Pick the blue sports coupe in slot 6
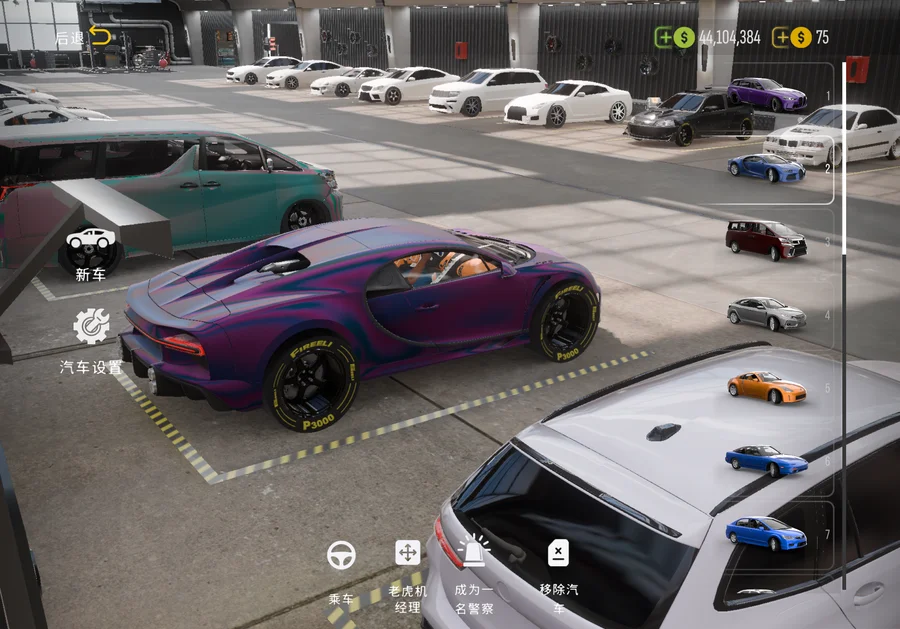The image size is (900, 629). 766,460
